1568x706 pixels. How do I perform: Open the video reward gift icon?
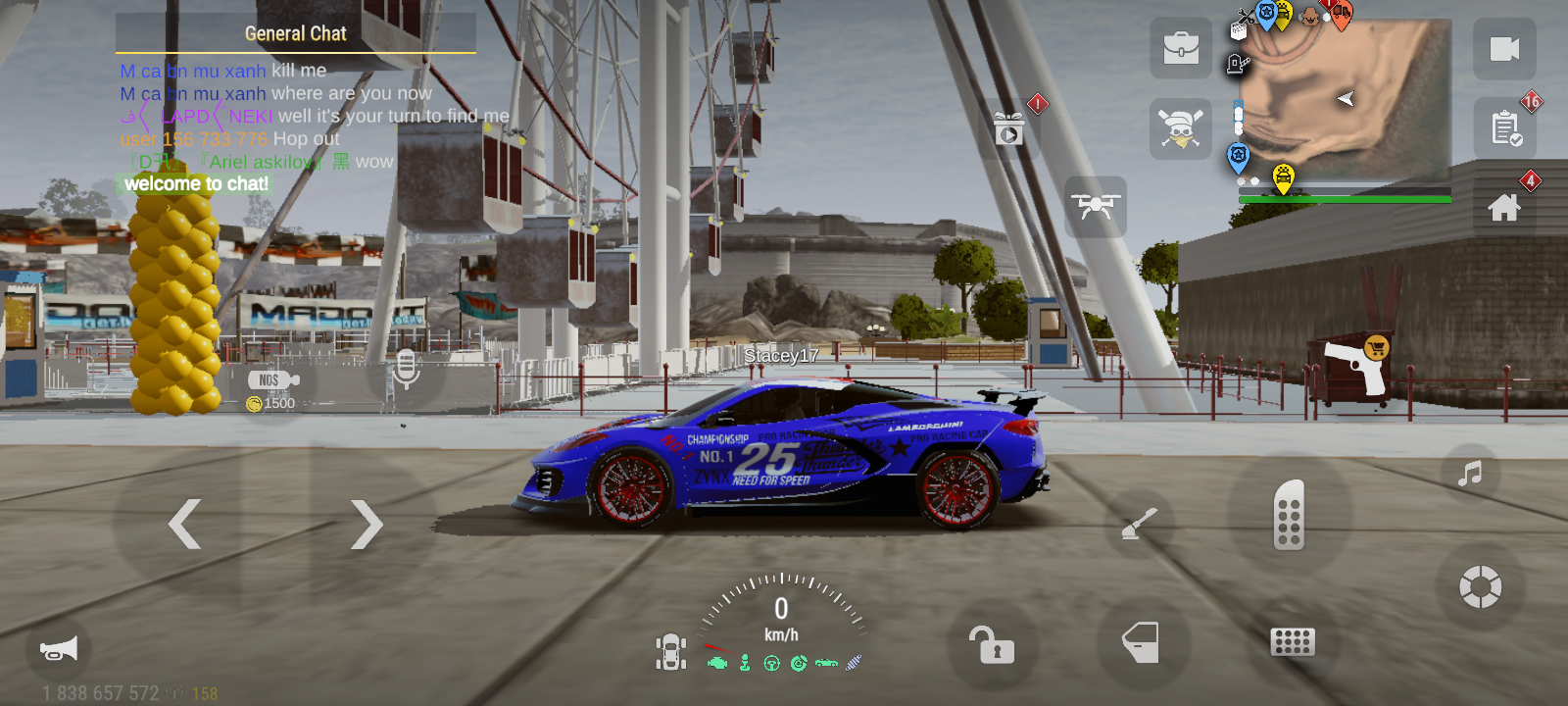[1009, 128]
